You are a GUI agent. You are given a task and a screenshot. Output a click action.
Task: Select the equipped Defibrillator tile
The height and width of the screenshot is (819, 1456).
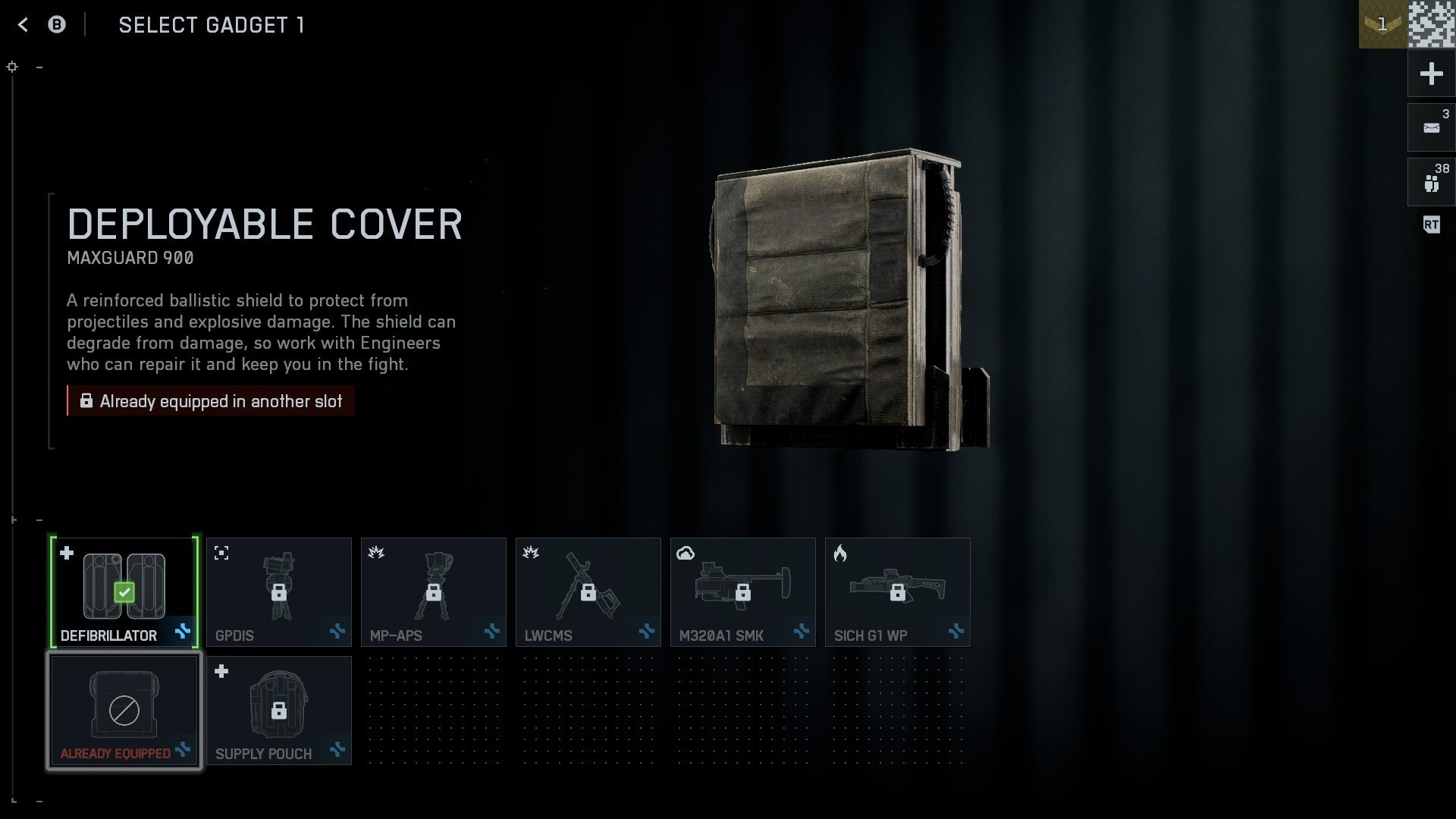tap(124, 591)
